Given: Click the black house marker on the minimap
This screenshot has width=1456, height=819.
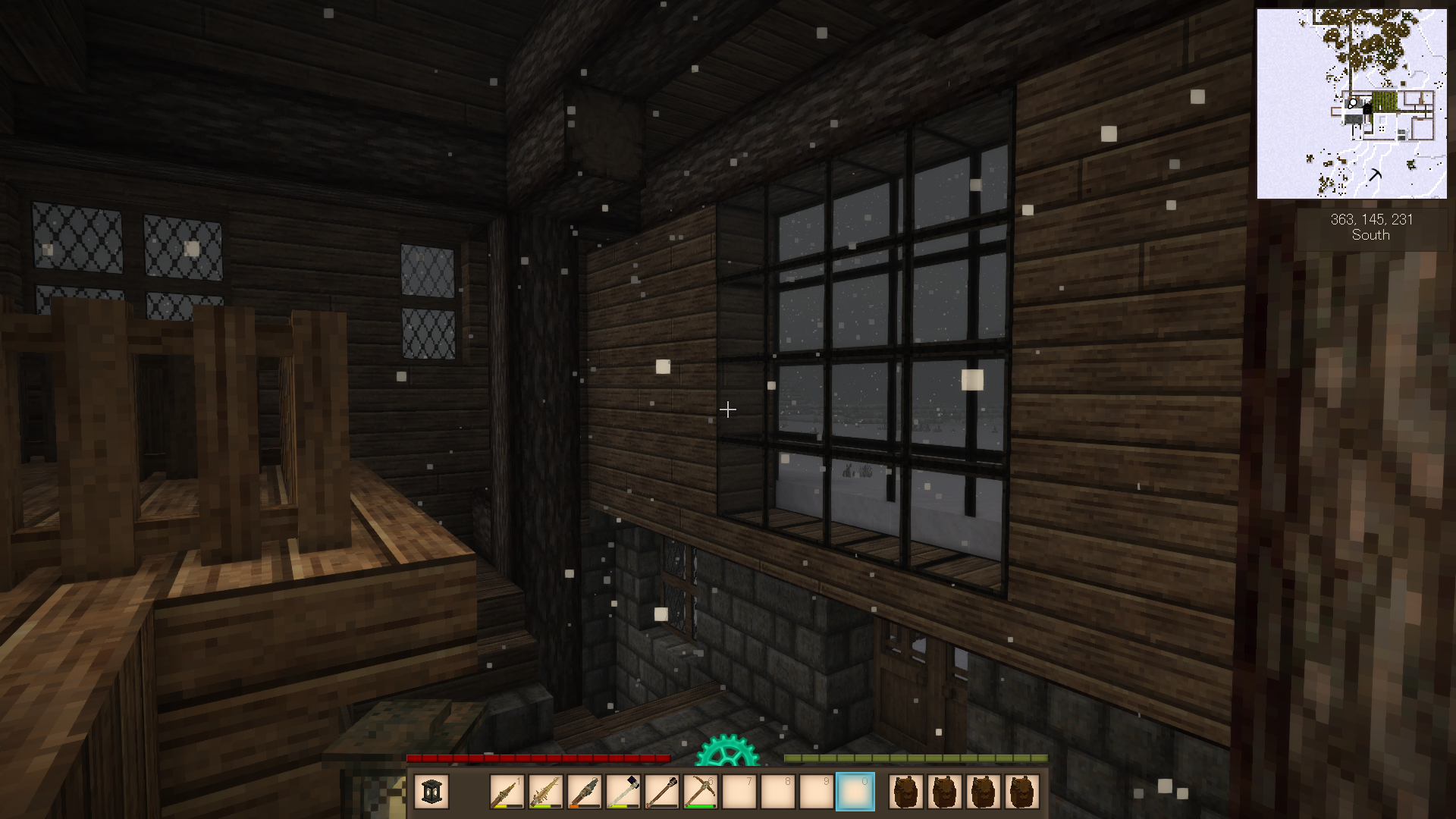Looking at the screenshot, I should tap(1367, 109).
